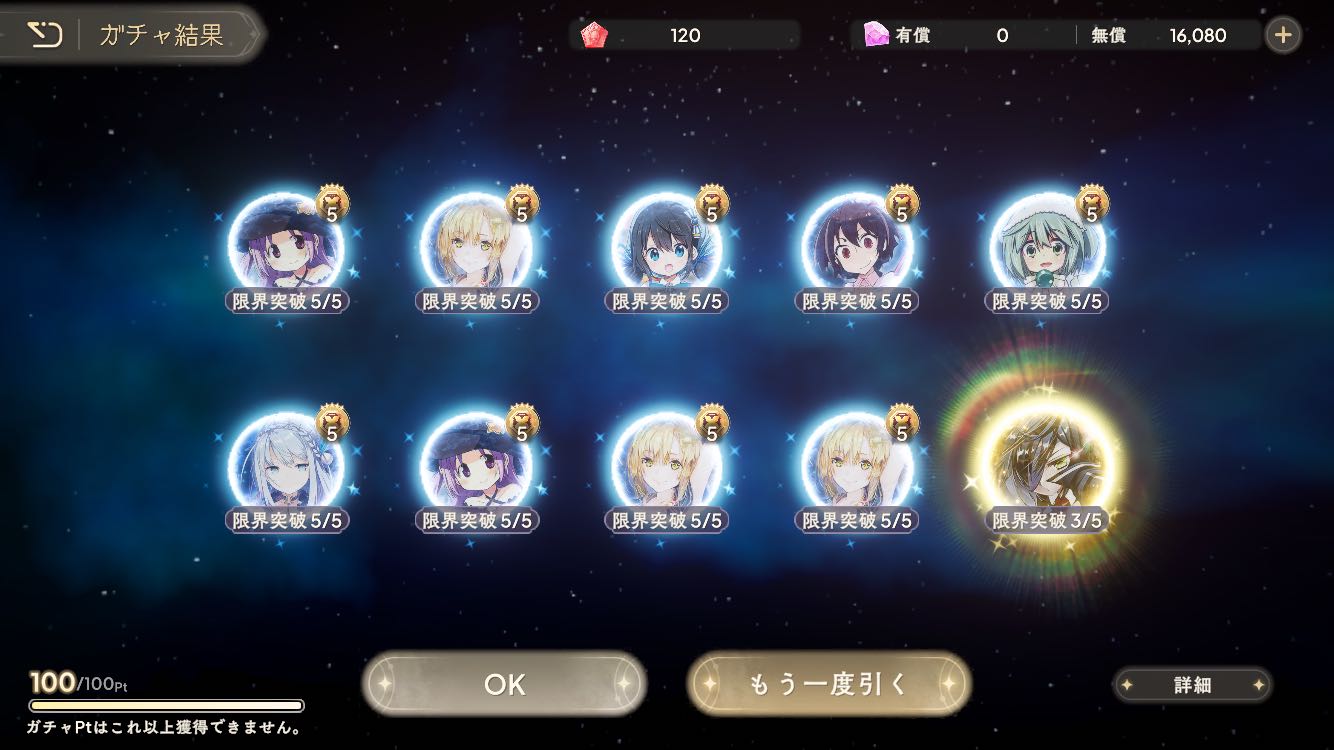Open the 詳細 details button

(x=1192, y=685)
